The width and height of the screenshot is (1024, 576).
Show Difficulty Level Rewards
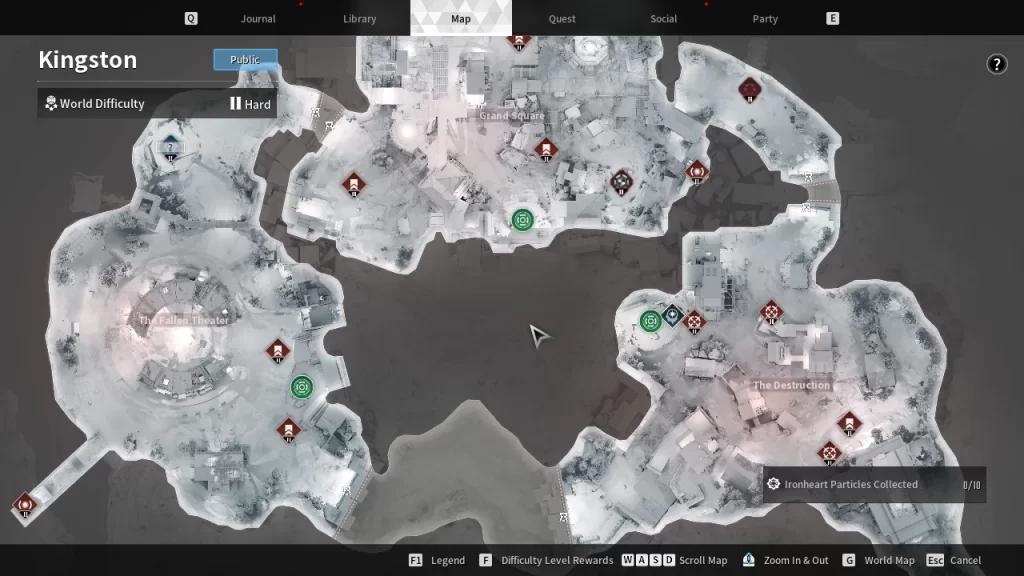coord(556,561)
